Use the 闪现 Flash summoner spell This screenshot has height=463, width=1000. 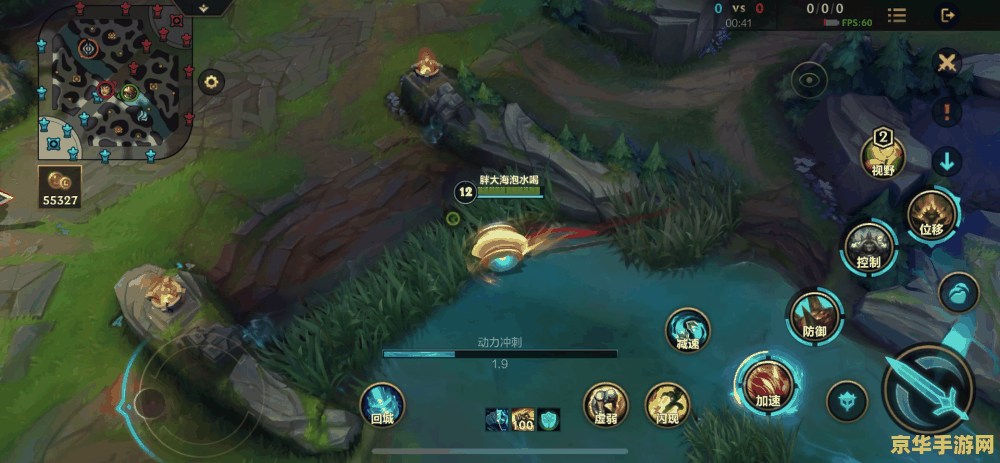pos(667,404)
